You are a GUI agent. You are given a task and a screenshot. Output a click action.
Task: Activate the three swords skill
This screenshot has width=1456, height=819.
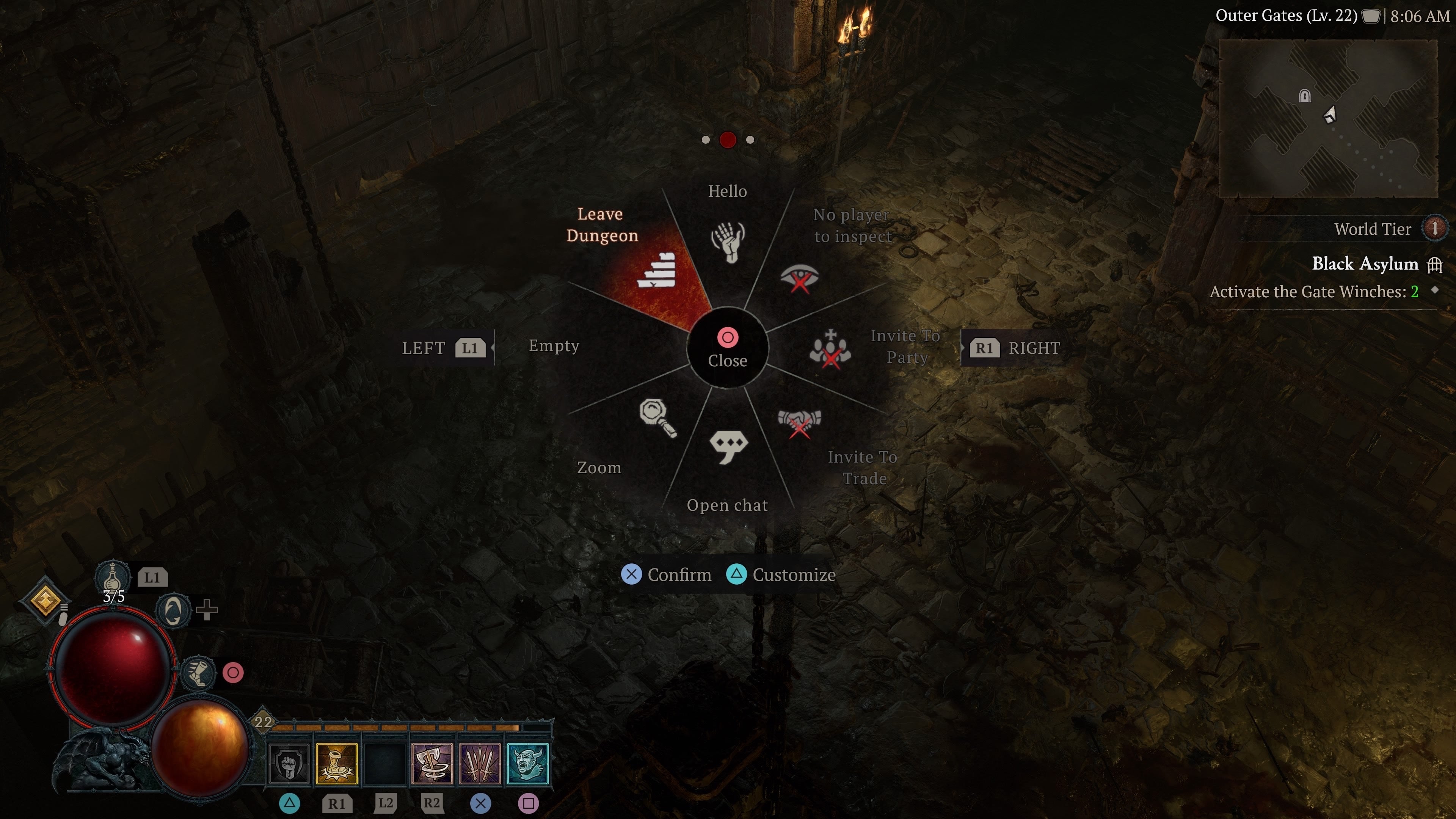(x=480, y=764)
